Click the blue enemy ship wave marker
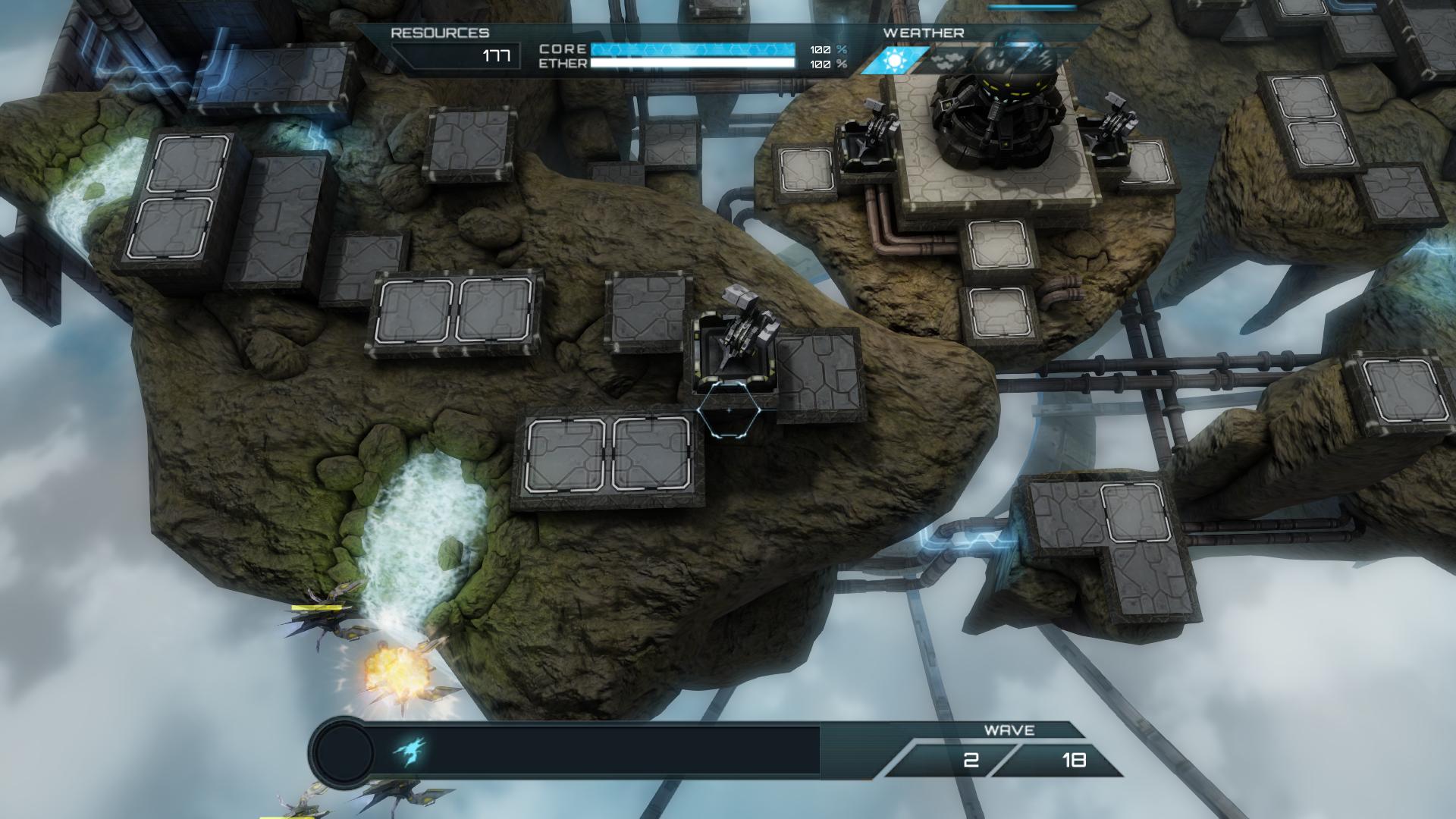 point(409,752)
